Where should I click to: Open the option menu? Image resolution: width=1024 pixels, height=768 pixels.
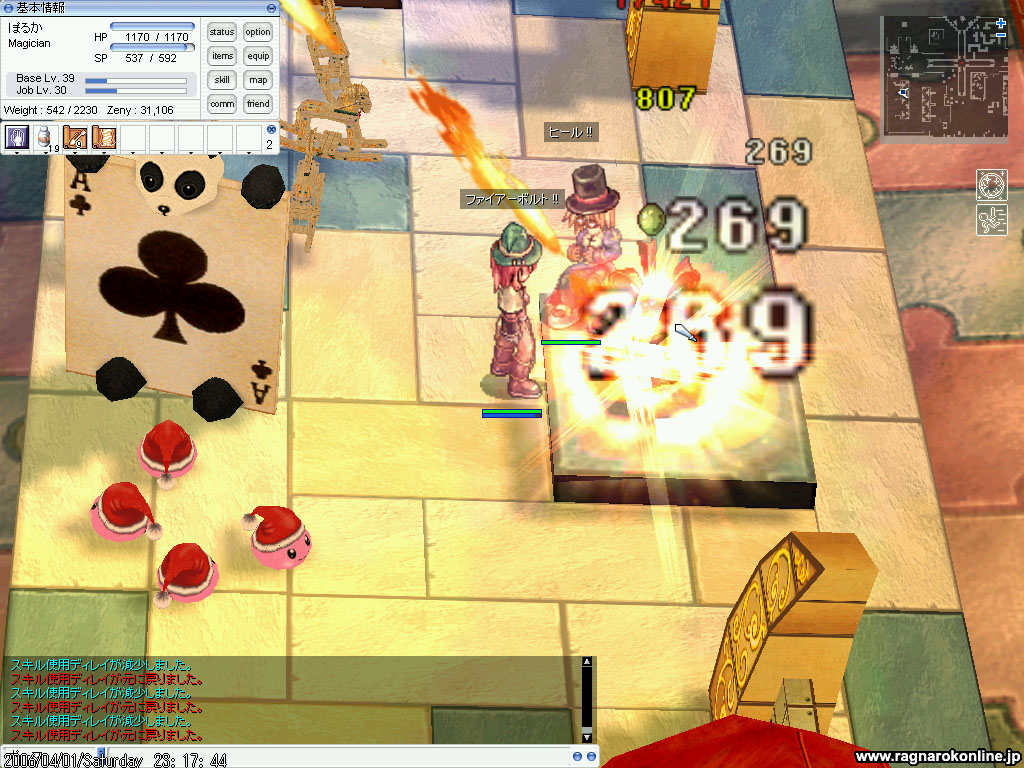coord(258,32)
